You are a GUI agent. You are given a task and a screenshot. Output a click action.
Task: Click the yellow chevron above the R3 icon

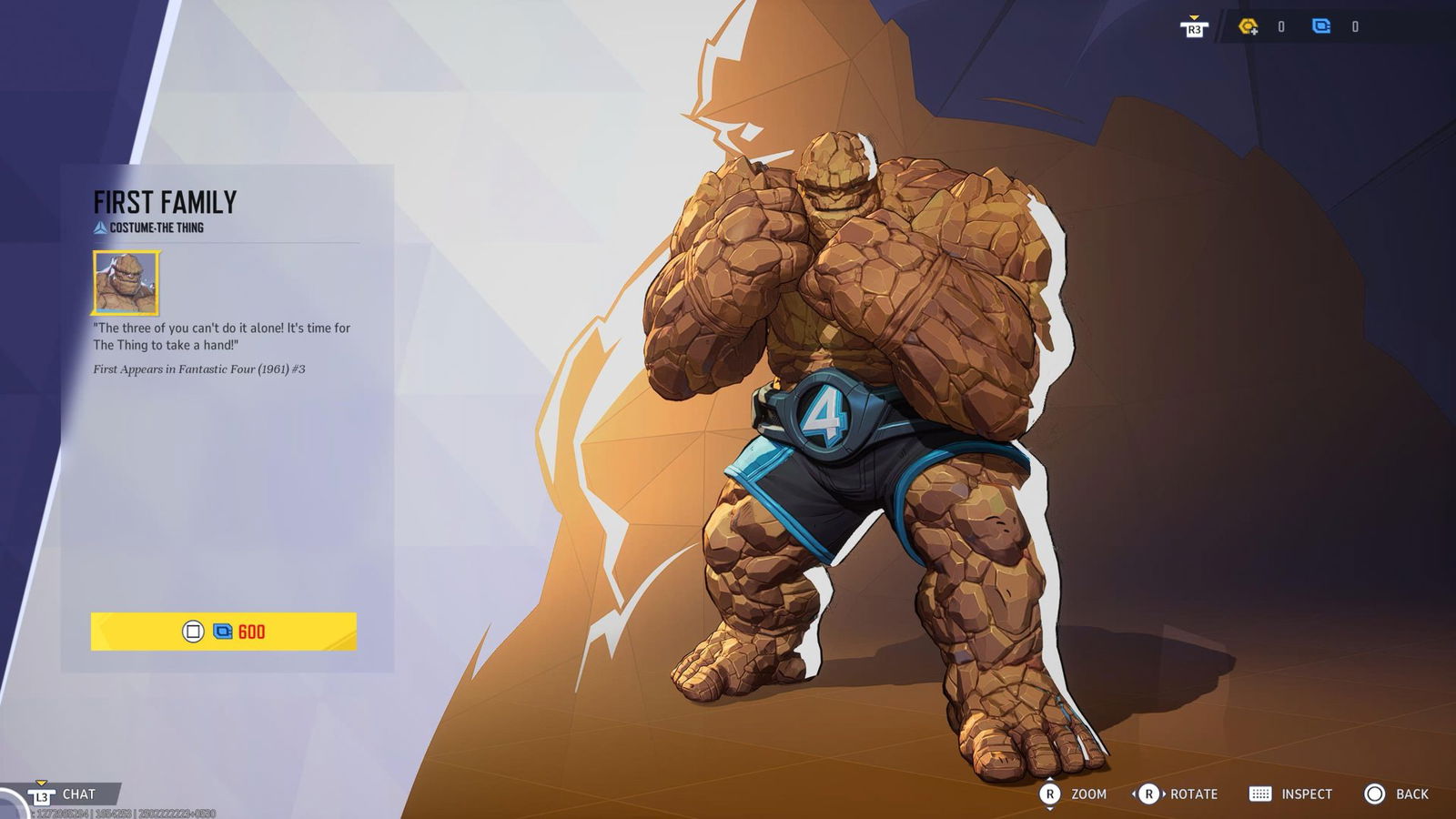pyautogui.click(x=1195, y=16)
